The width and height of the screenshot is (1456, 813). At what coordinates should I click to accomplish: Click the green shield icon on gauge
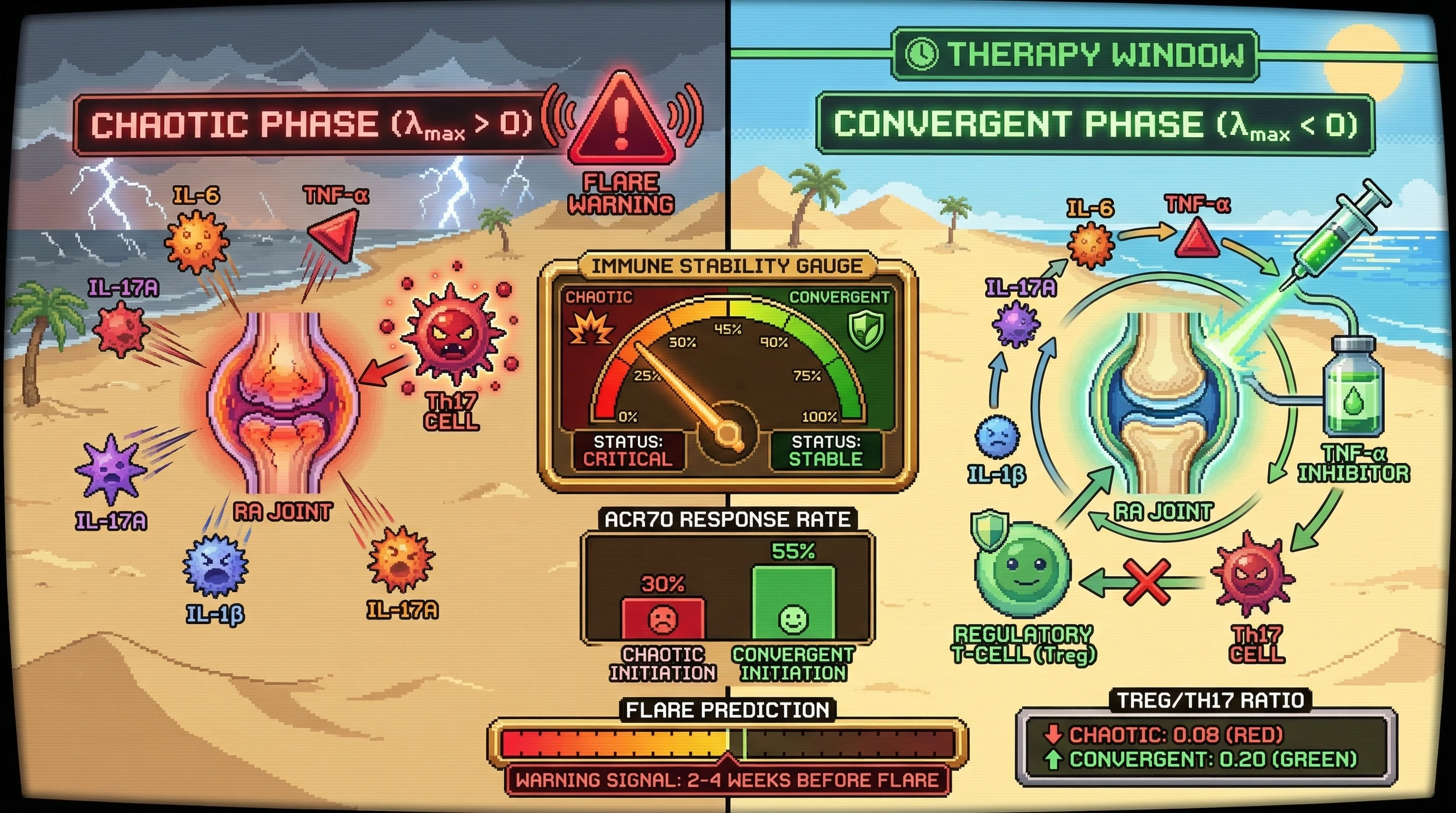(866, 329)
